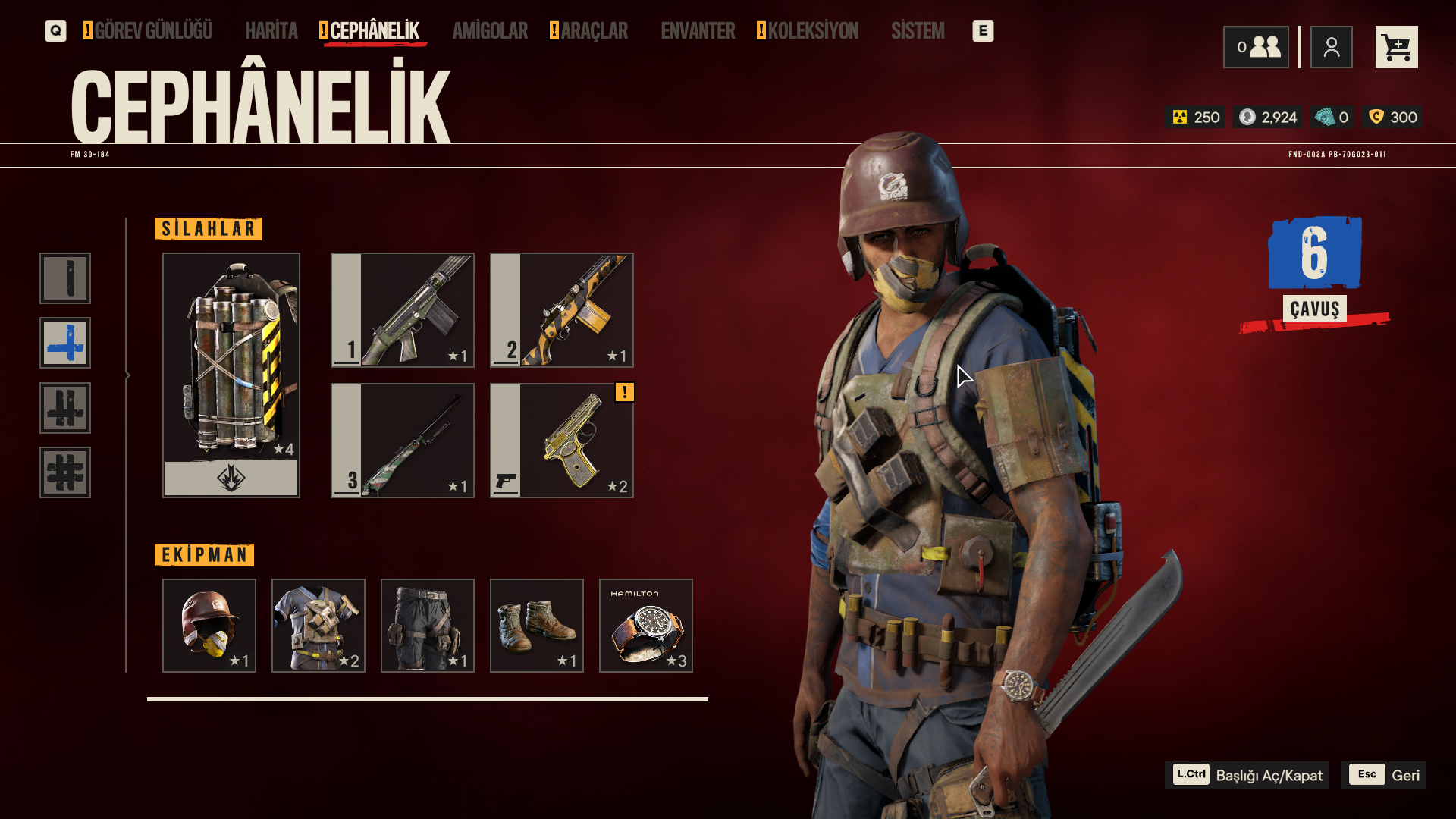Screen dimensions: 1456x819
Task: Open the player profile icon
Action: (1331, 47)
